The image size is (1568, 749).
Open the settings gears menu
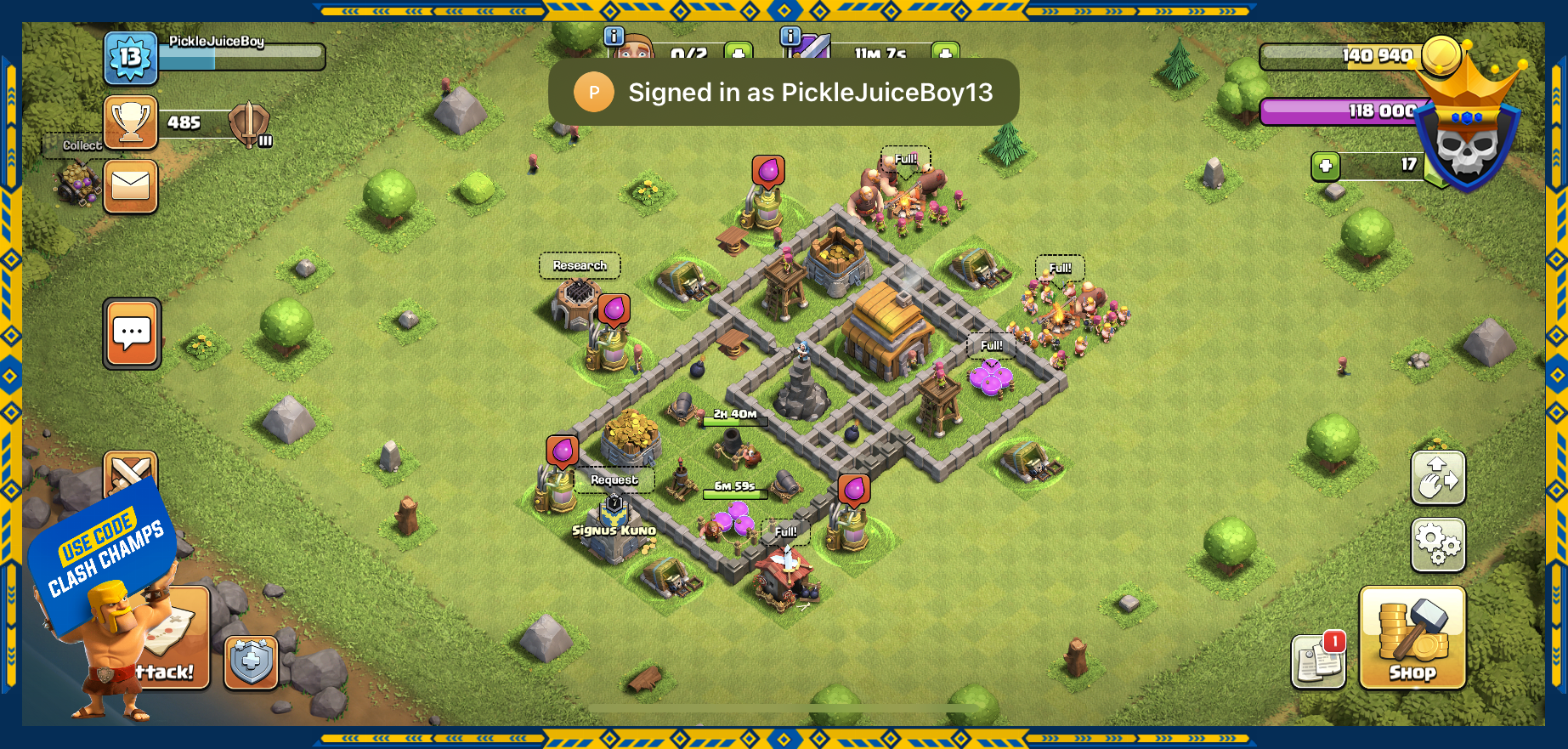pyautogui.click(x=1437, y=544)
